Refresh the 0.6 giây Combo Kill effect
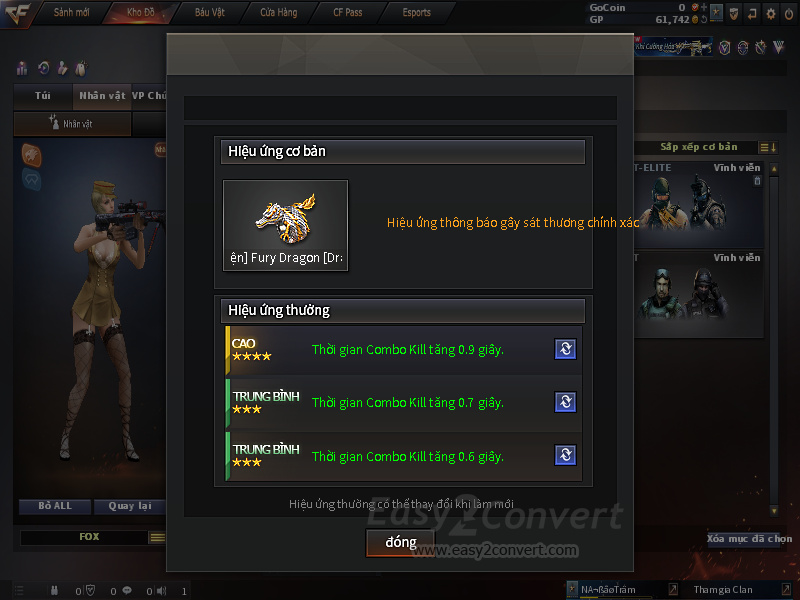 (565, 456)
